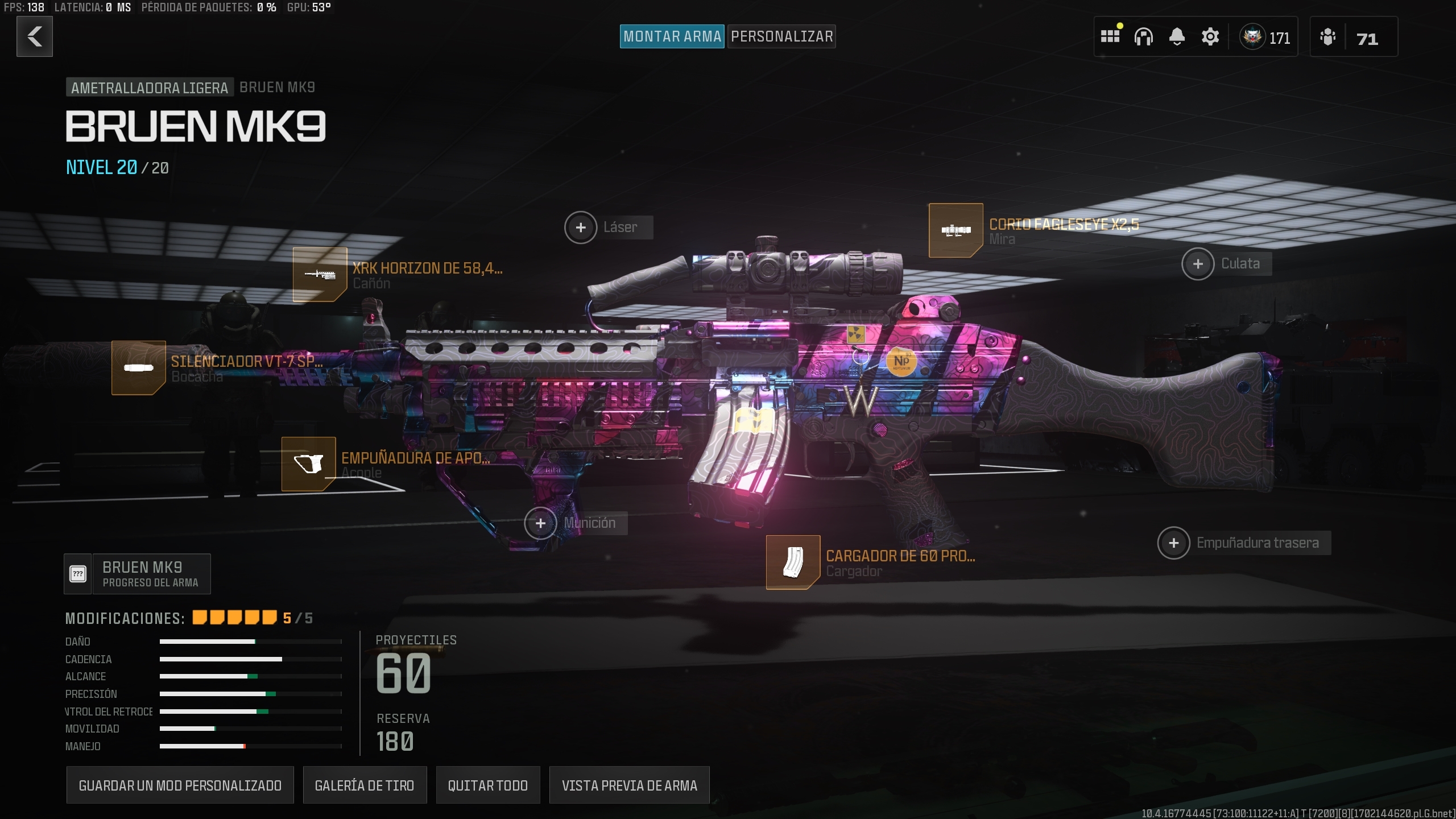Open the channels grid icon top right

pos(1110,36)
